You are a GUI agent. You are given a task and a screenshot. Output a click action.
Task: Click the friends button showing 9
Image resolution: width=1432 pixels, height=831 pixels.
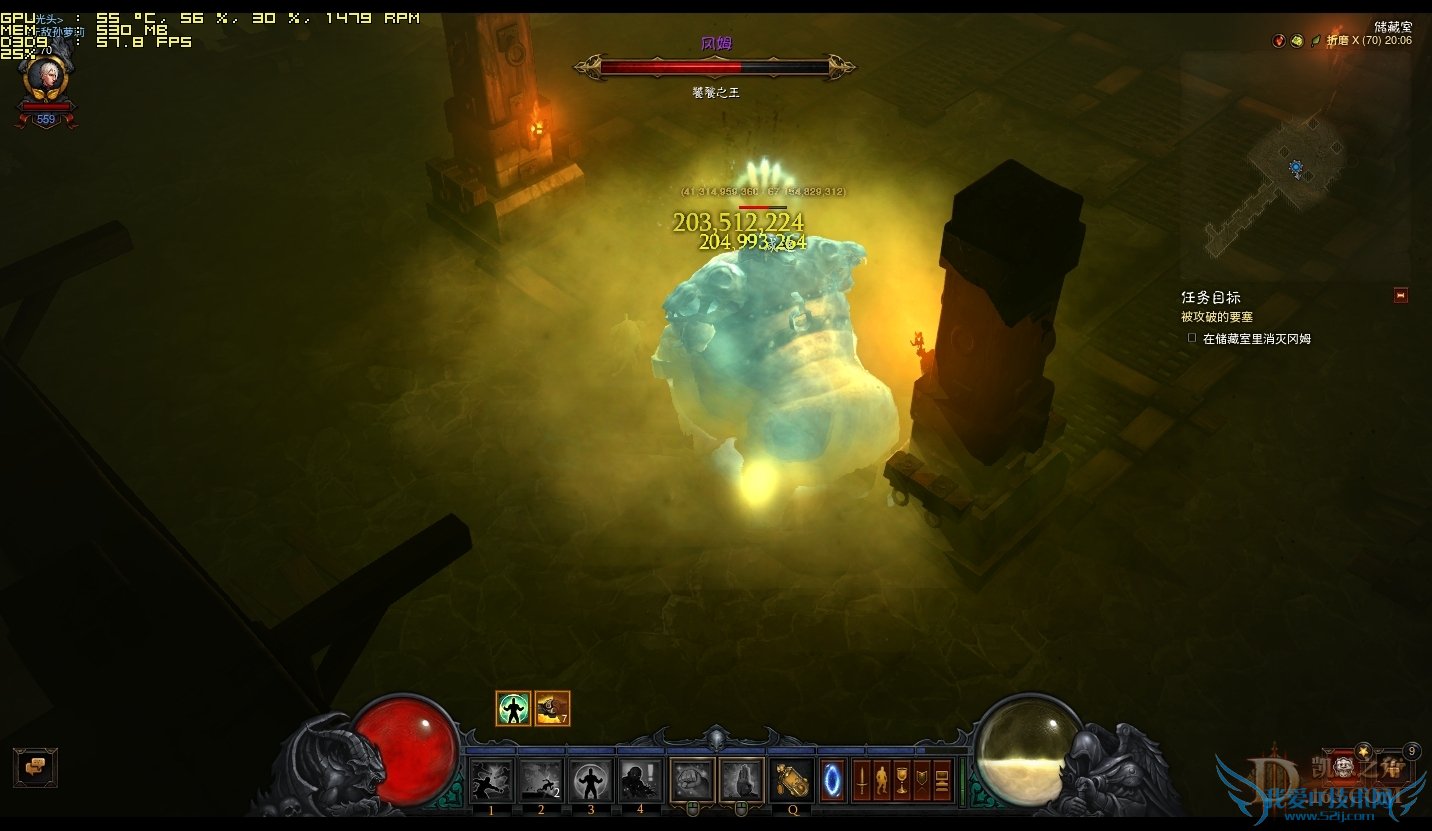pyautogui.click(x=1411, y=751)
